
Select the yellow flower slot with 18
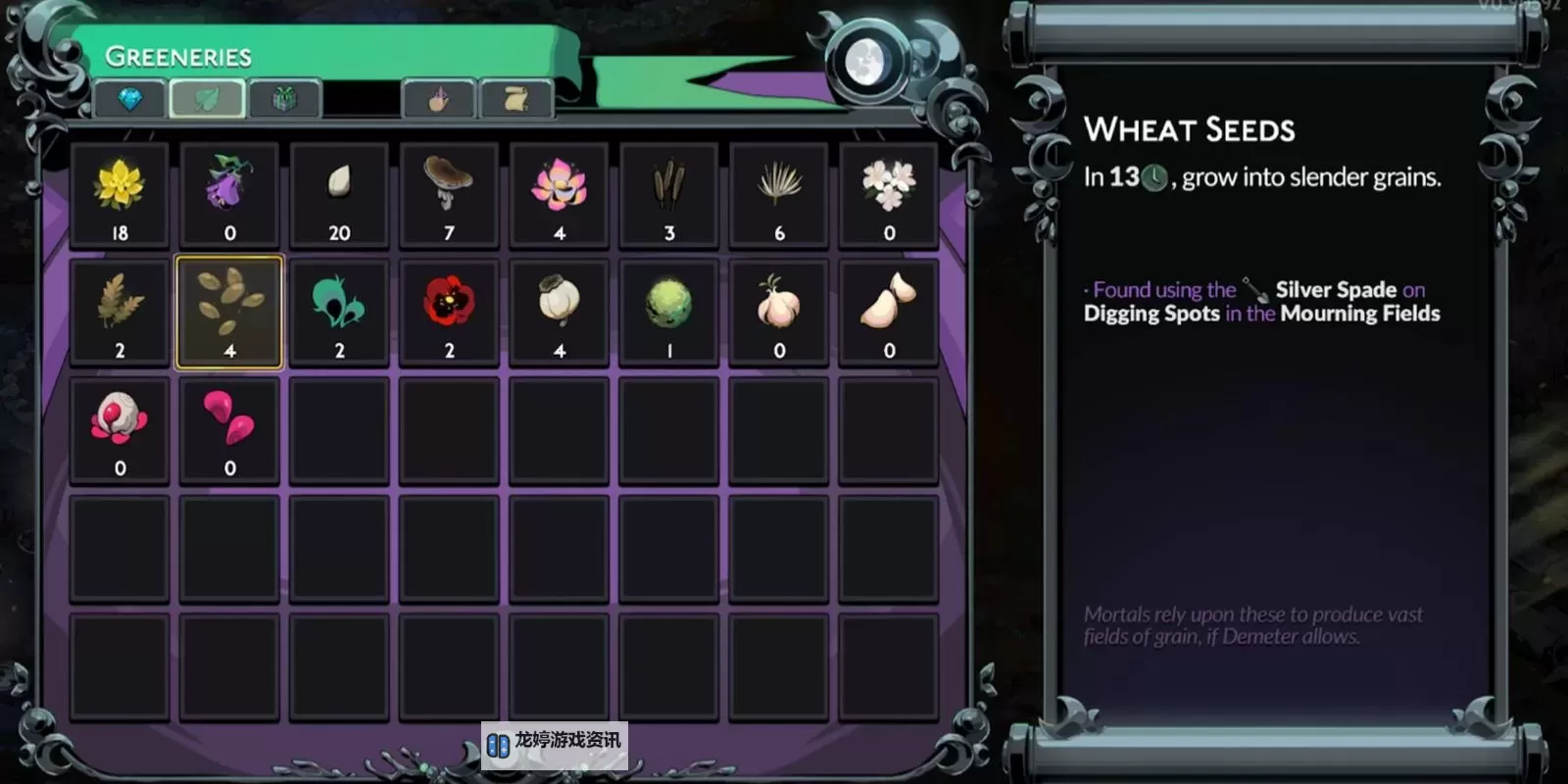(120, 195)
